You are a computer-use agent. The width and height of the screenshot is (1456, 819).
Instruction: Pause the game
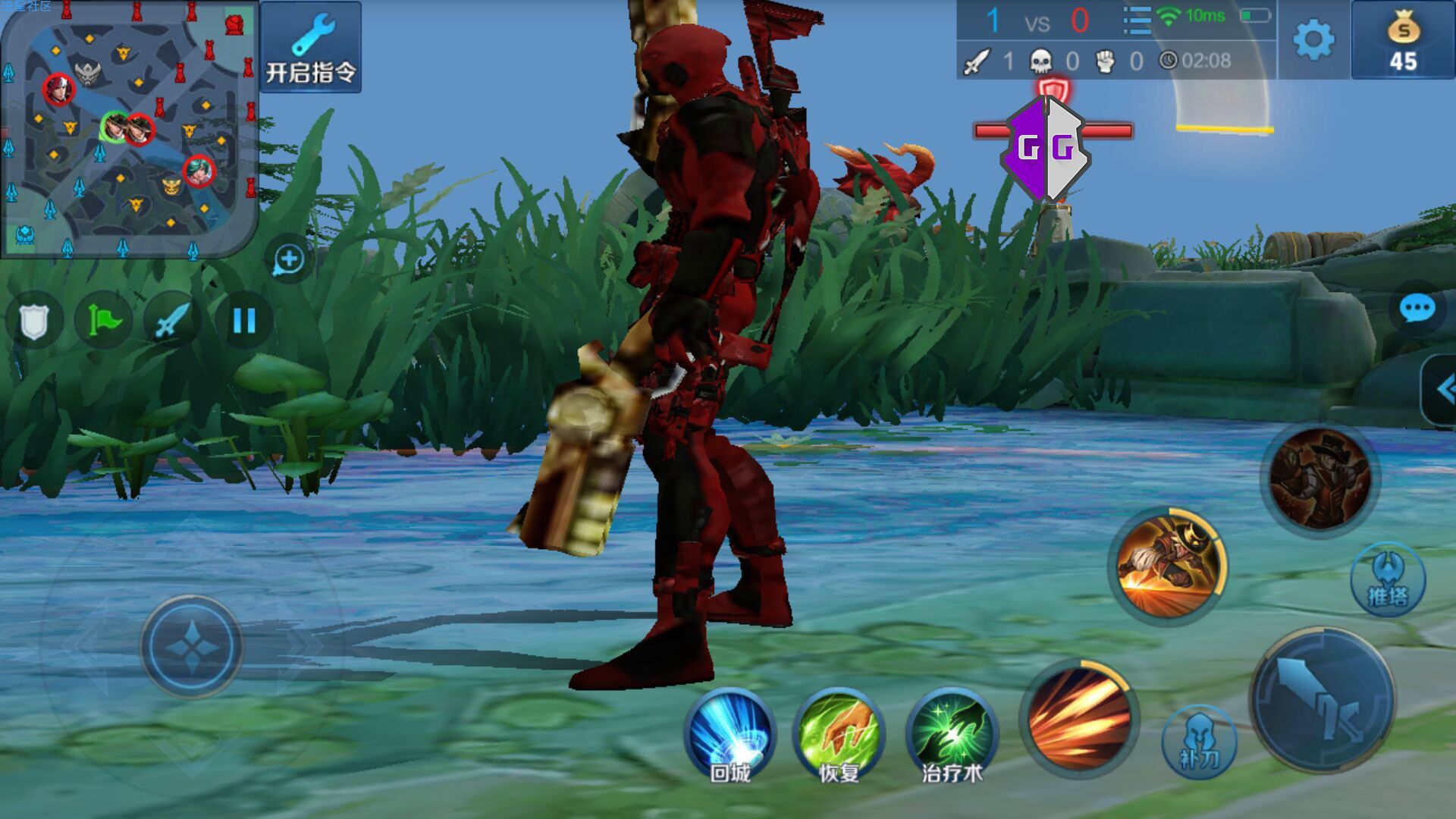244,321
